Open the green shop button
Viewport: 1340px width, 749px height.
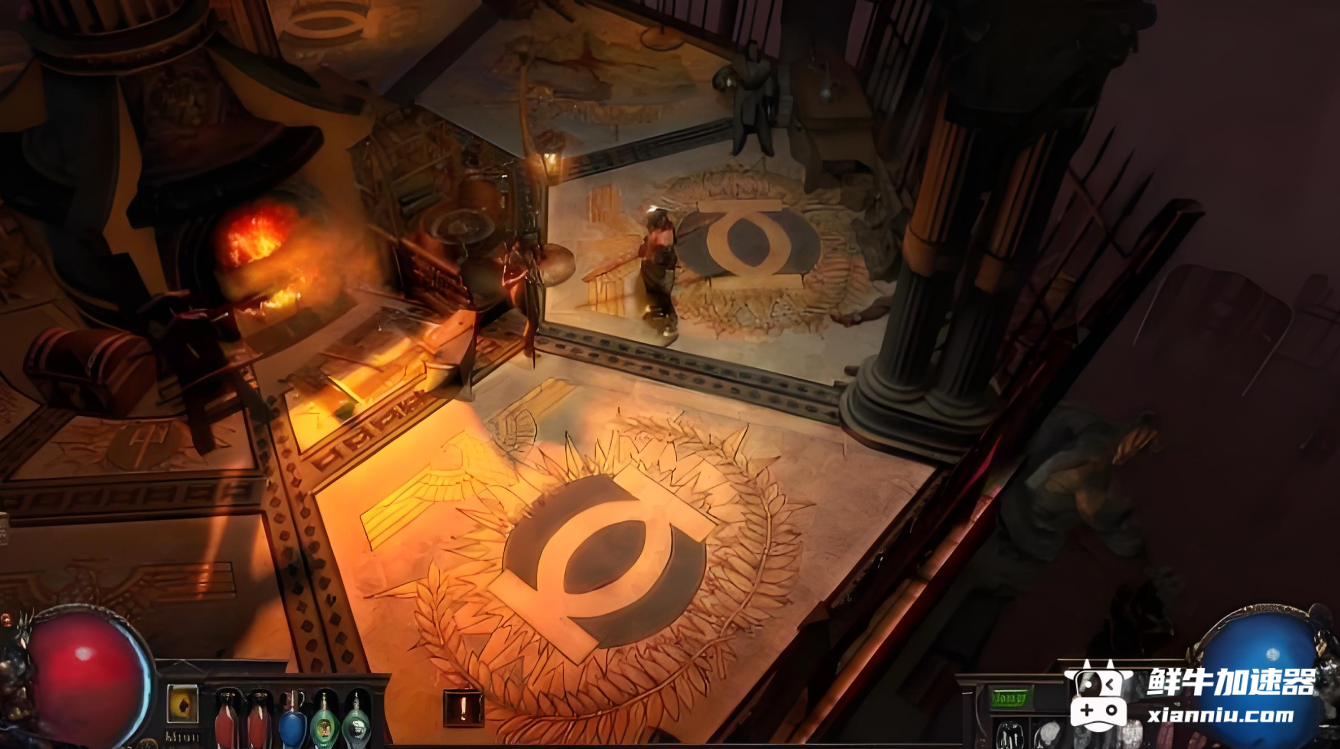(x=1010, y=698)
